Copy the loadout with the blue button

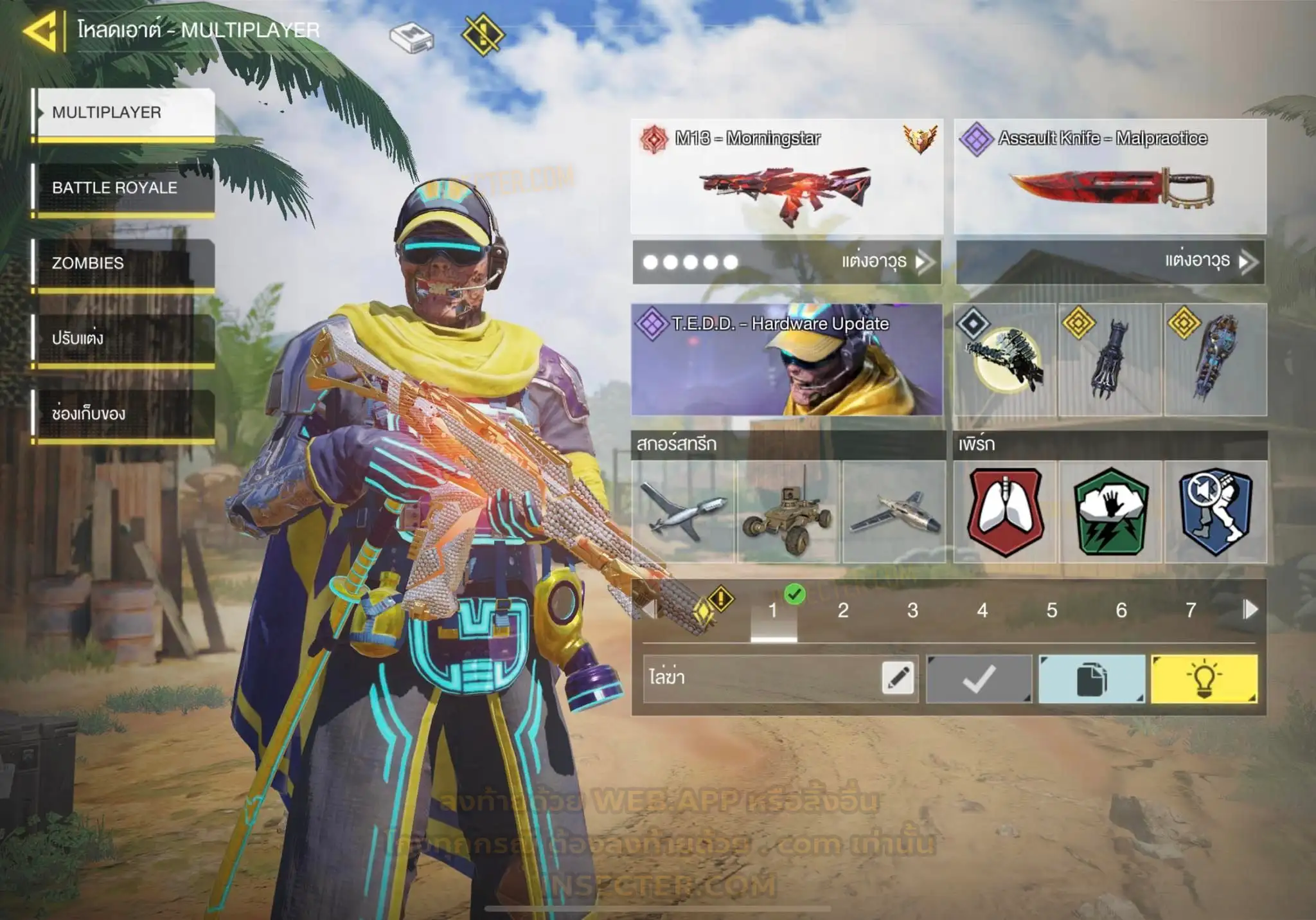tap(1091, 679)
